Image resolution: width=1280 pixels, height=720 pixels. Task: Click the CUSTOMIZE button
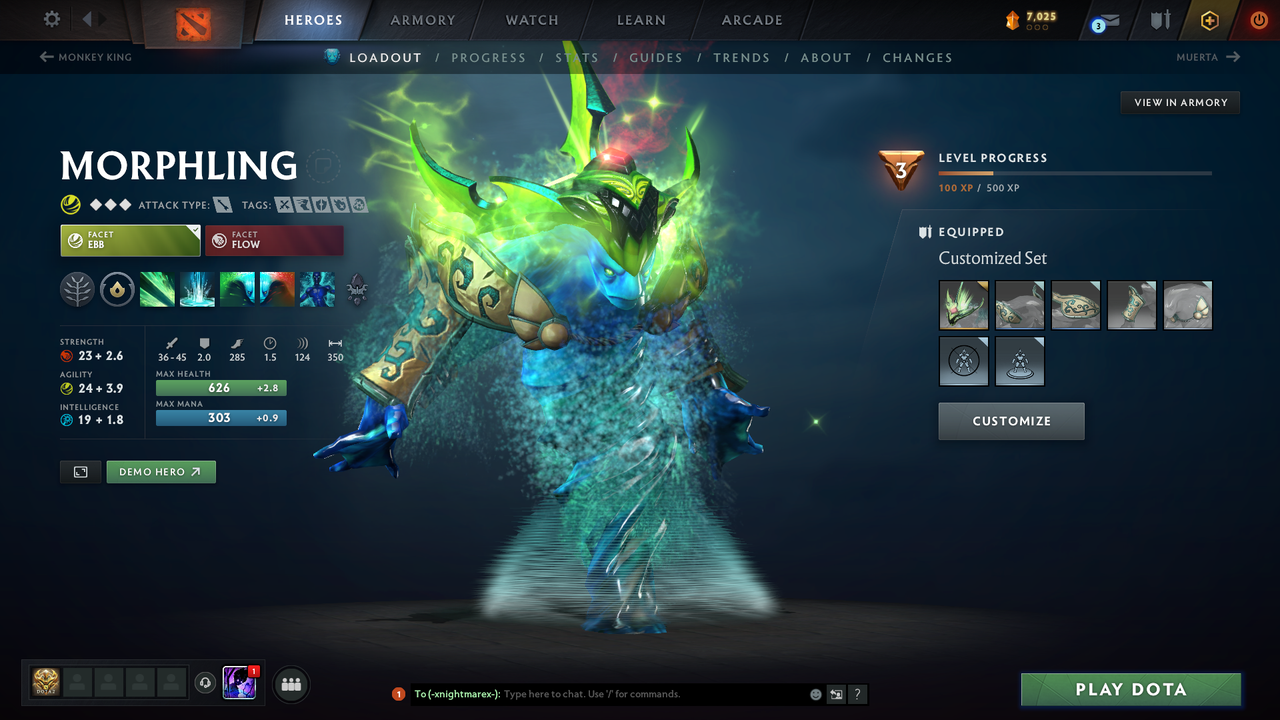pyautogui.click(x=1011, y=421)
